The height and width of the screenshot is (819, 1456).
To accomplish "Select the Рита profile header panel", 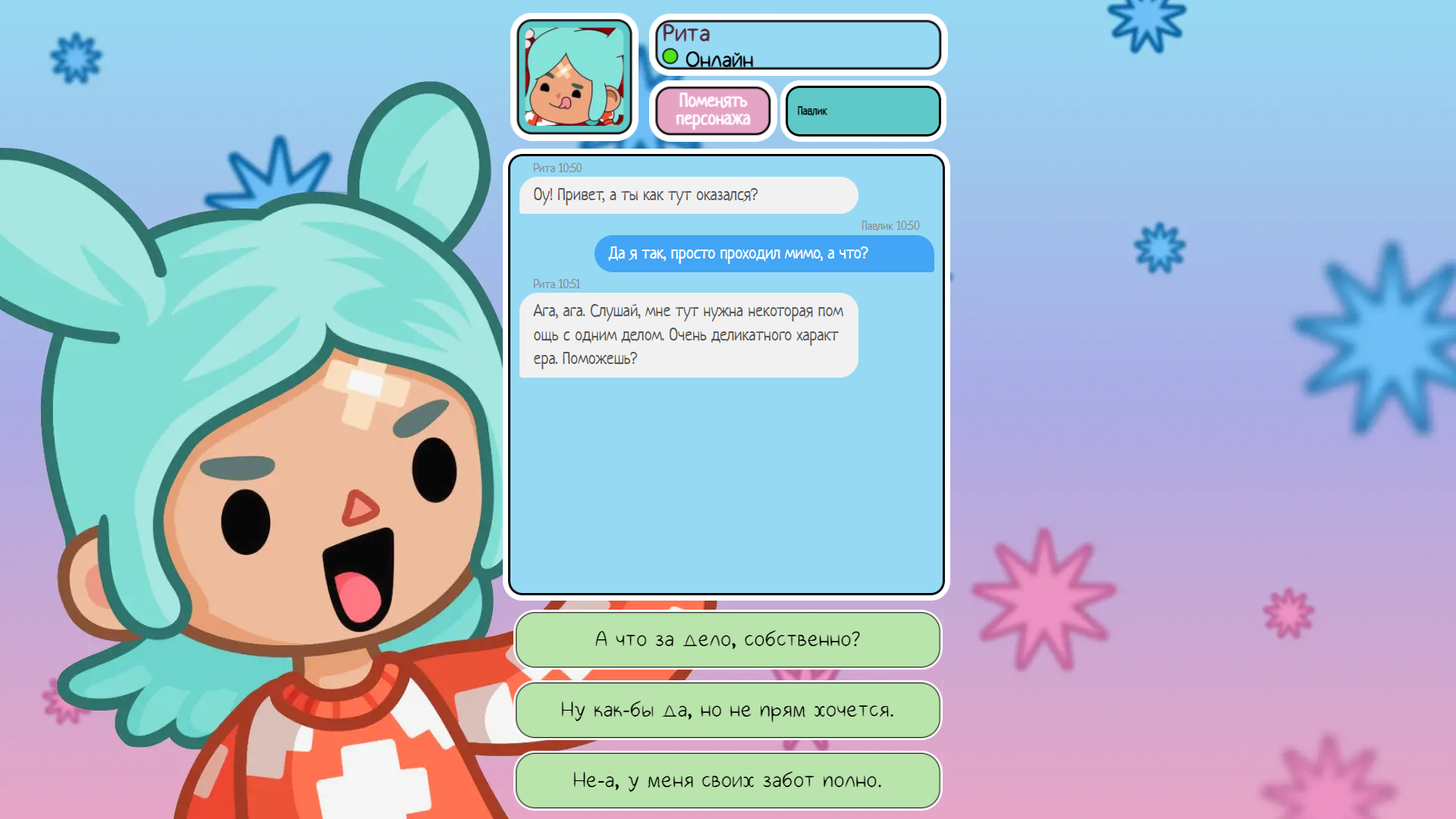I will [798, 44].
